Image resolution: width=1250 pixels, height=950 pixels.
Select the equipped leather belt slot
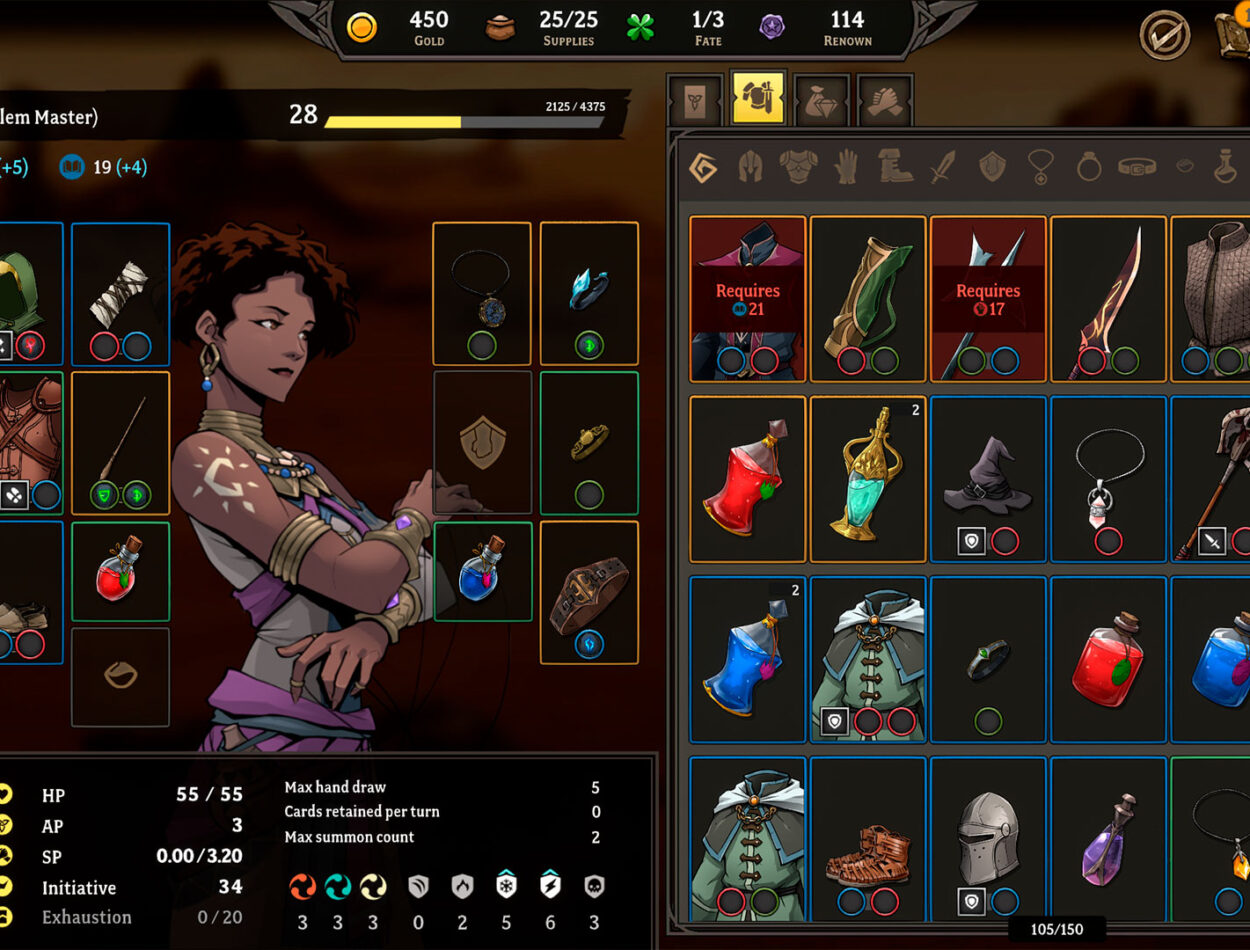[589, 592]
